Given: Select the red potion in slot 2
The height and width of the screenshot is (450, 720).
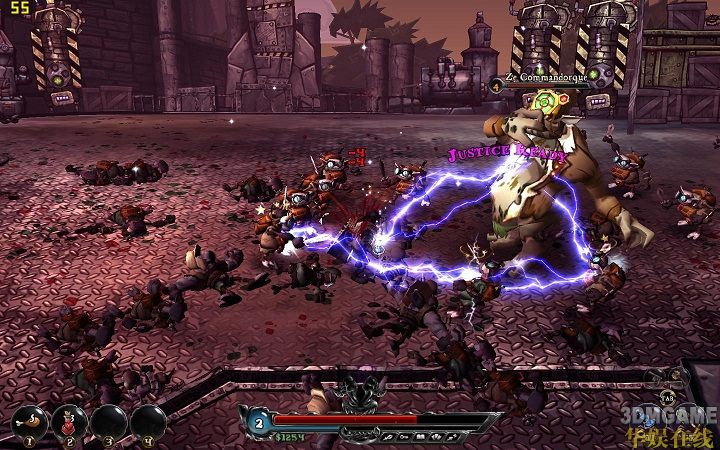Looking at the screenshot, I should pyautogui.click(x=68, y=421).
